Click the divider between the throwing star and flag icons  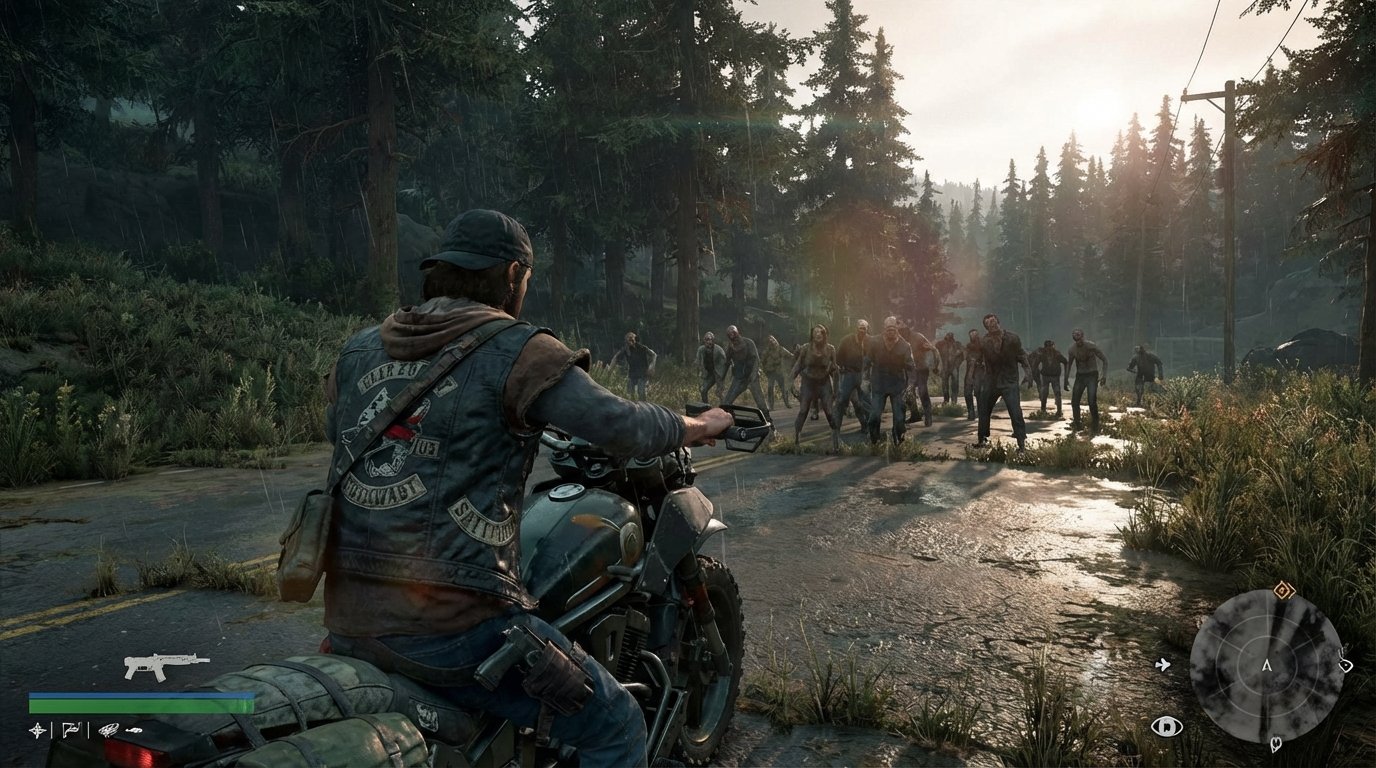pyautogui.click(x=51, y=730)
